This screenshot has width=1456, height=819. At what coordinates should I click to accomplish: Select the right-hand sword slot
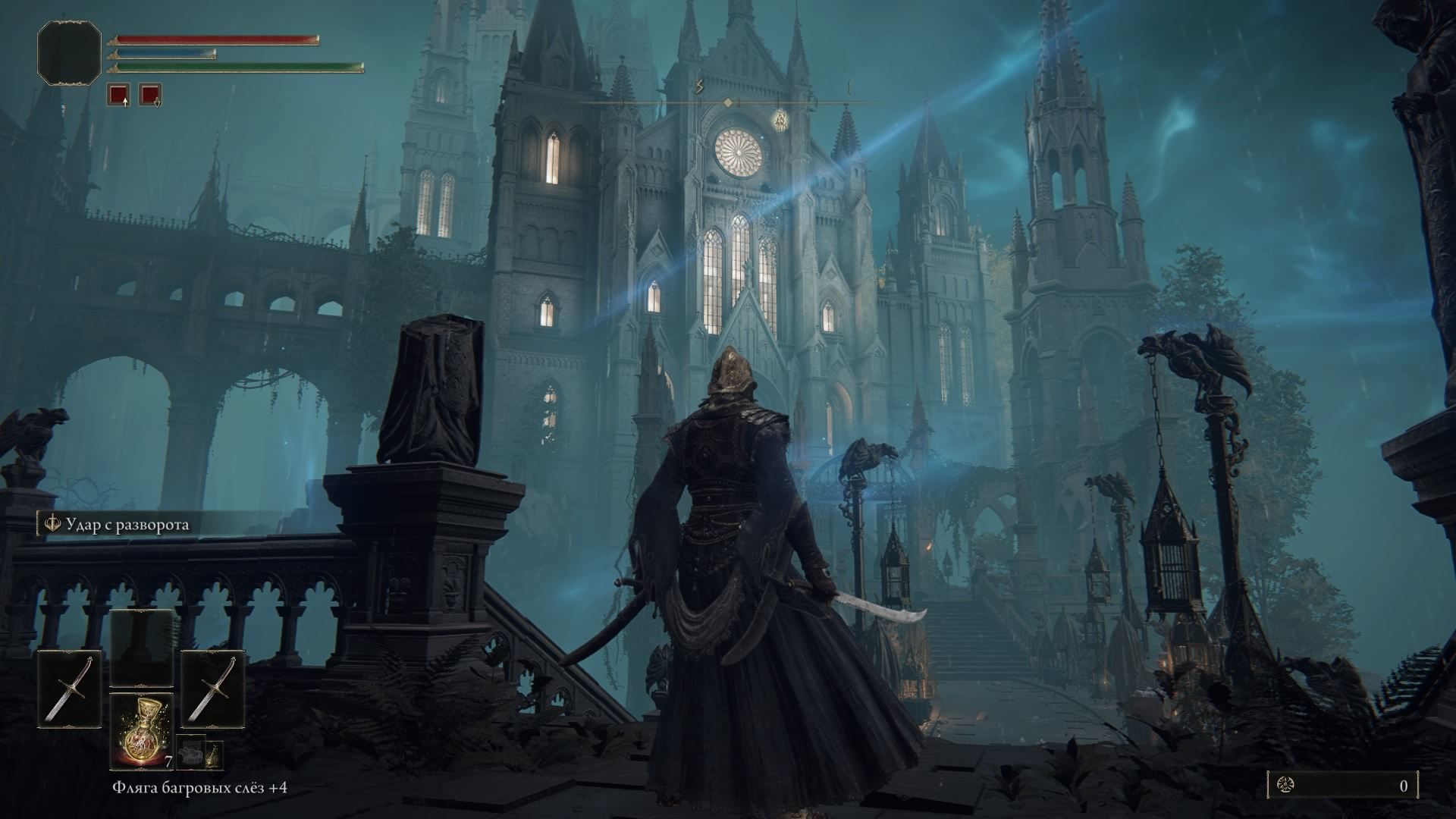(x=212, y=689)
